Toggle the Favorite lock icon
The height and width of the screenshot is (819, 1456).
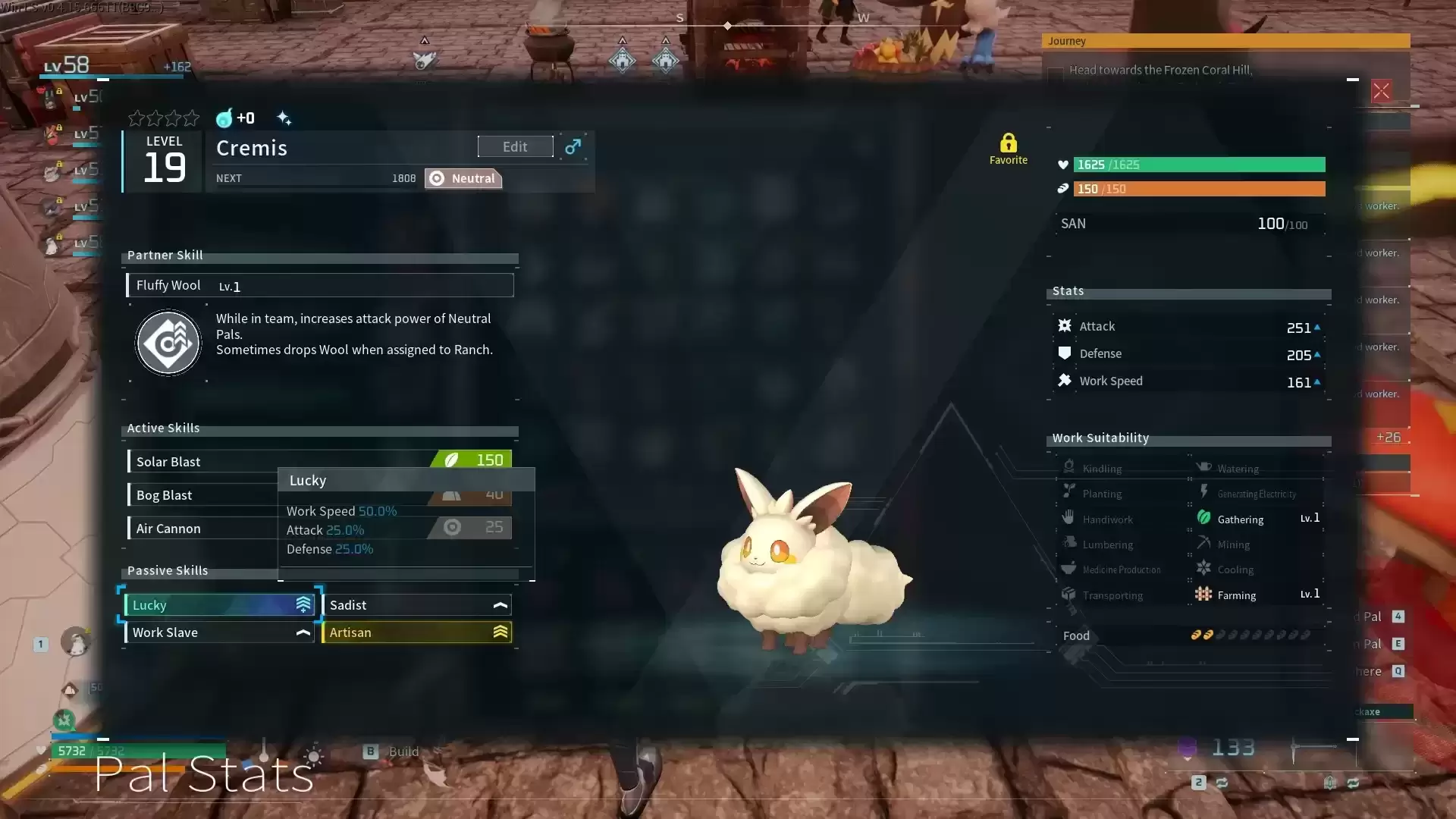coord(1008,143)
